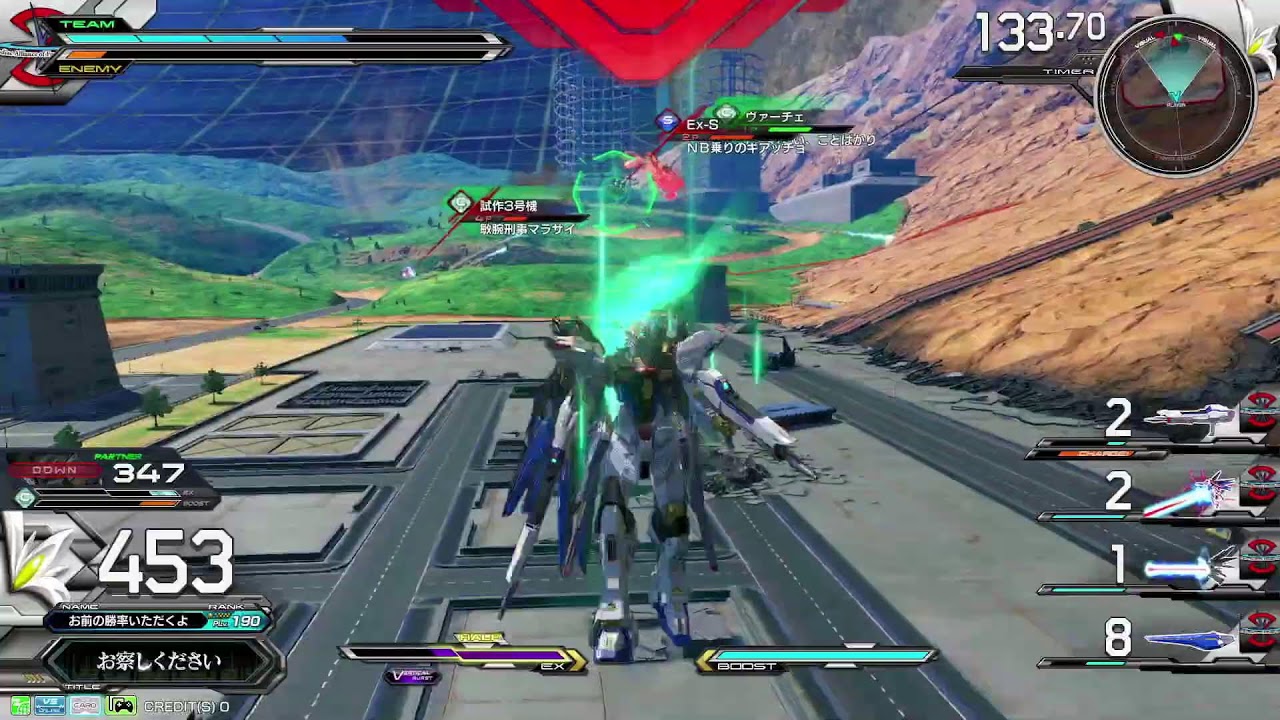Screen dimensions: 1280x720
Task: Select the player title plate お察しください
Action: pos(159,661)
